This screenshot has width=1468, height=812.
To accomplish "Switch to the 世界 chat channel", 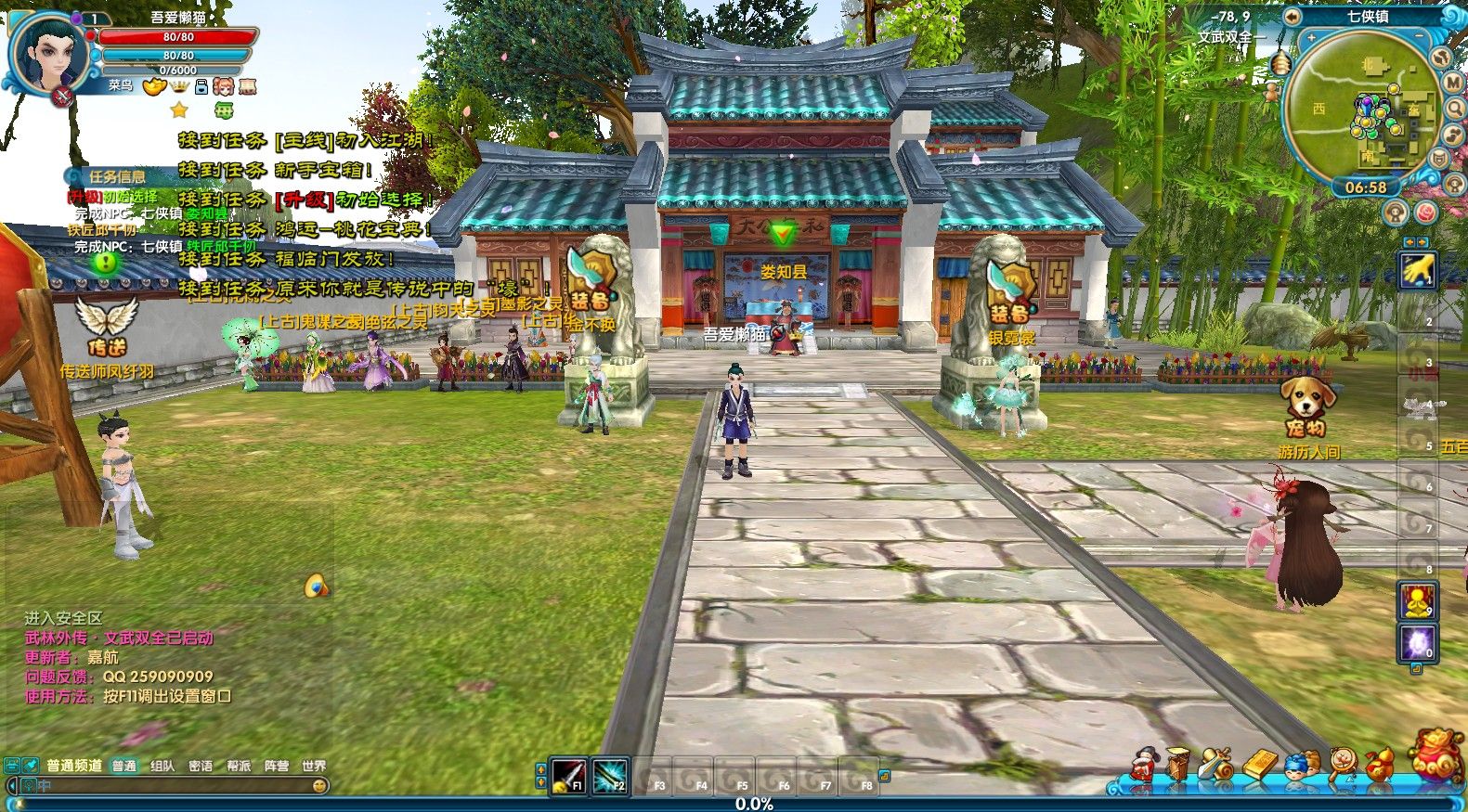I will coord(314,766).
